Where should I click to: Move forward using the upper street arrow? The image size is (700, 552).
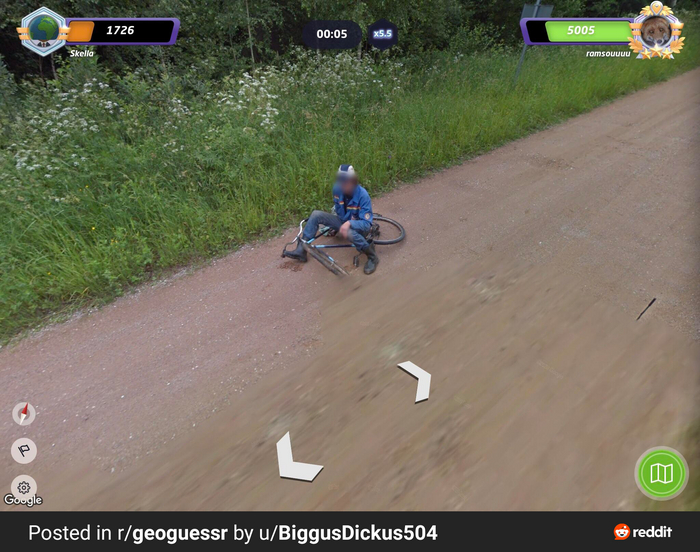[416, 380]
